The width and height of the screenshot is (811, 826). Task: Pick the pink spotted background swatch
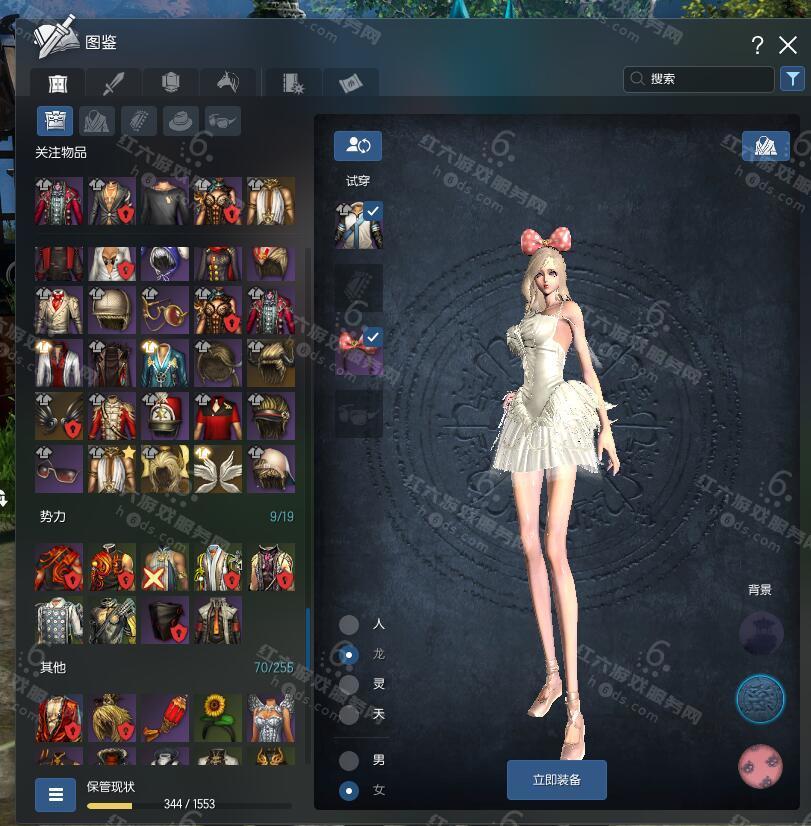tap(760, 766)
